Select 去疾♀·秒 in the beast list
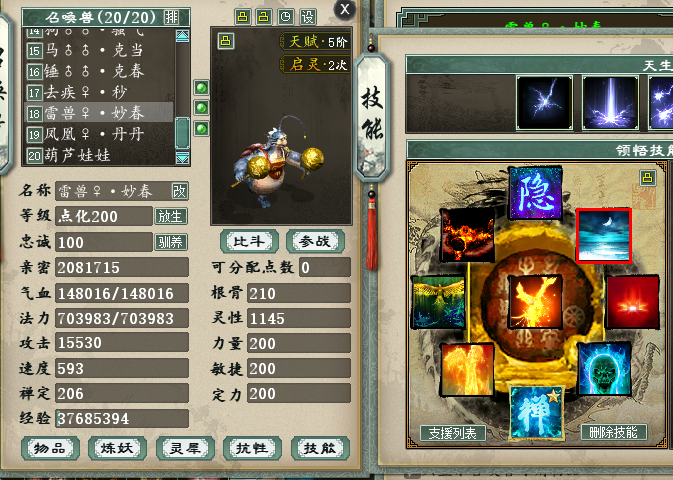This screenshot has height=480, width=673. coord(95,91)
